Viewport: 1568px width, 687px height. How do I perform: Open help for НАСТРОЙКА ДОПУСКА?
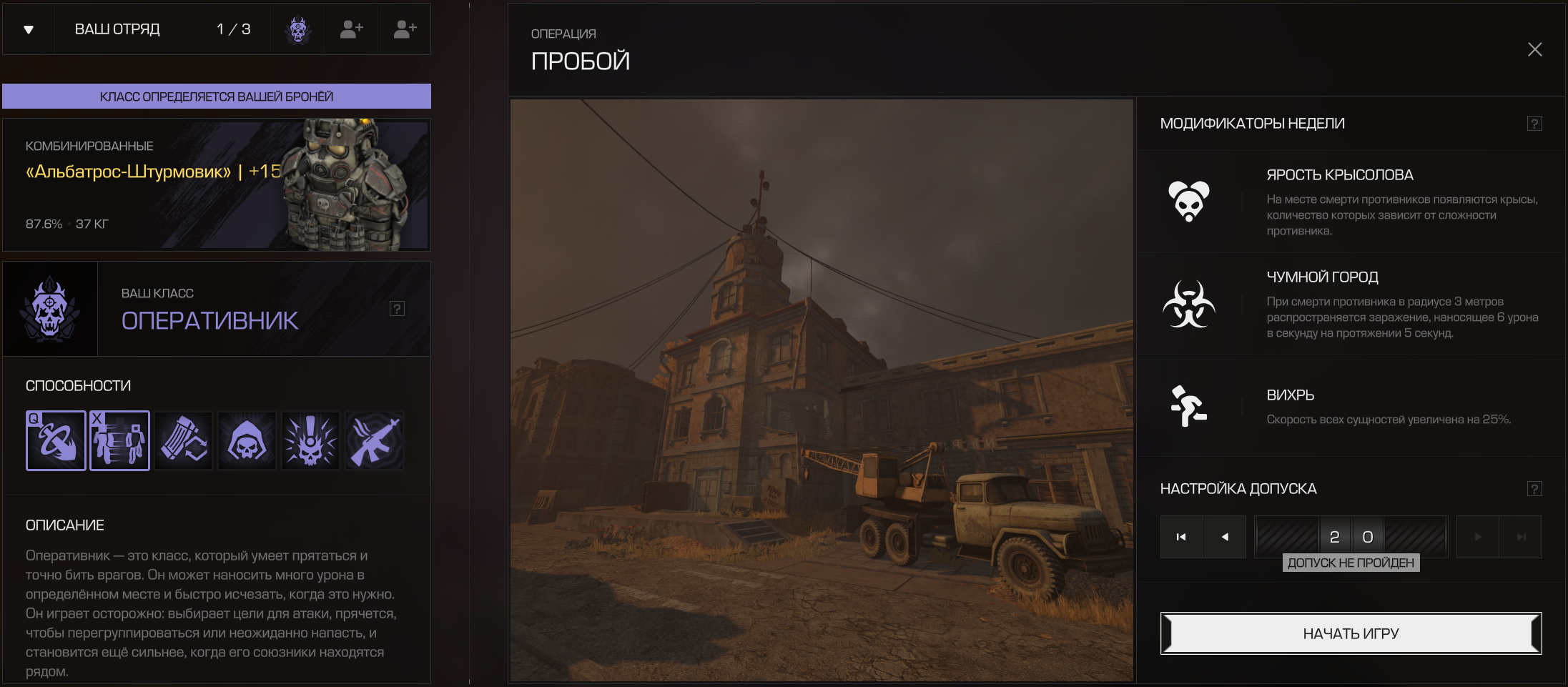pyautogui.click(x=1534, y=489)
